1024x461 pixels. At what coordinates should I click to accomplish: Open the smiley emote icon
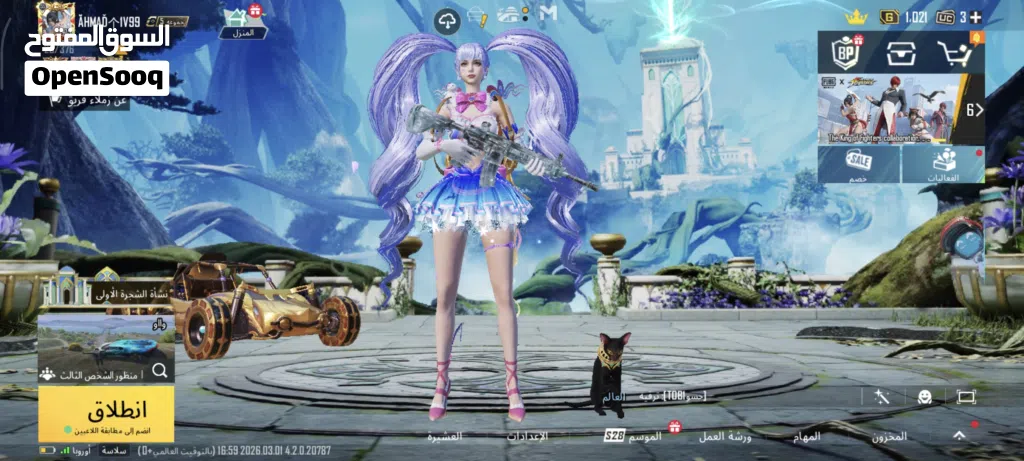[925, 397]
